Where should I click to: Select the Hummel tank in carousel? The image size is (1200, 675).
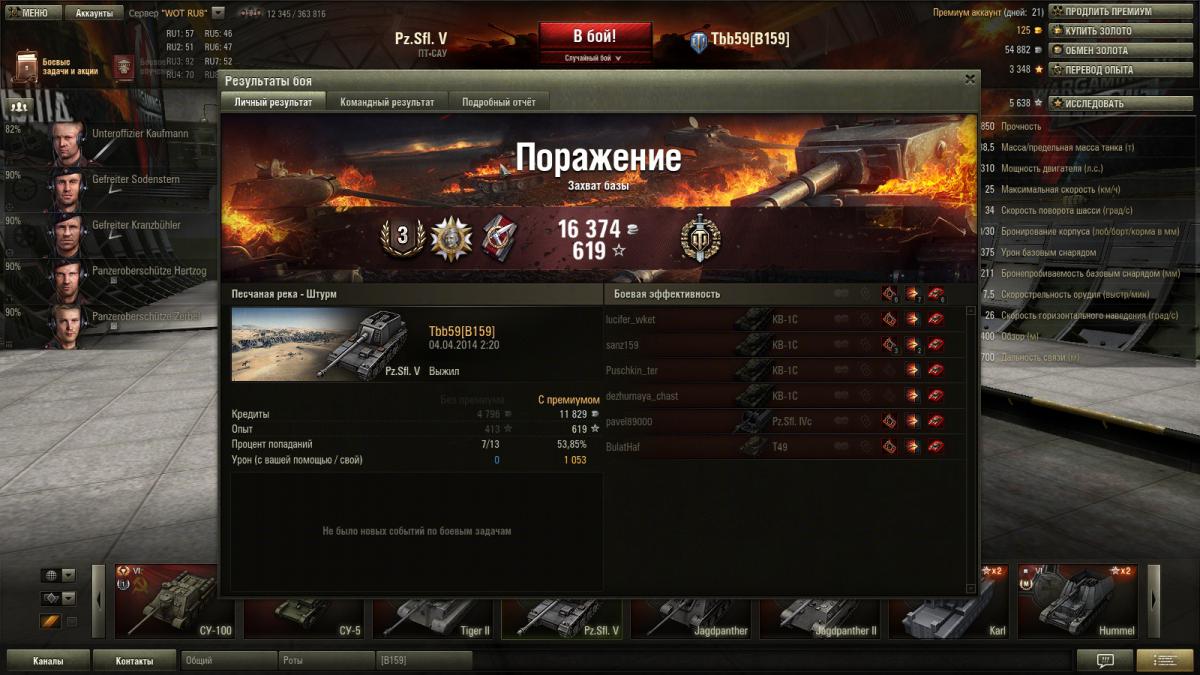point(1077,601)
